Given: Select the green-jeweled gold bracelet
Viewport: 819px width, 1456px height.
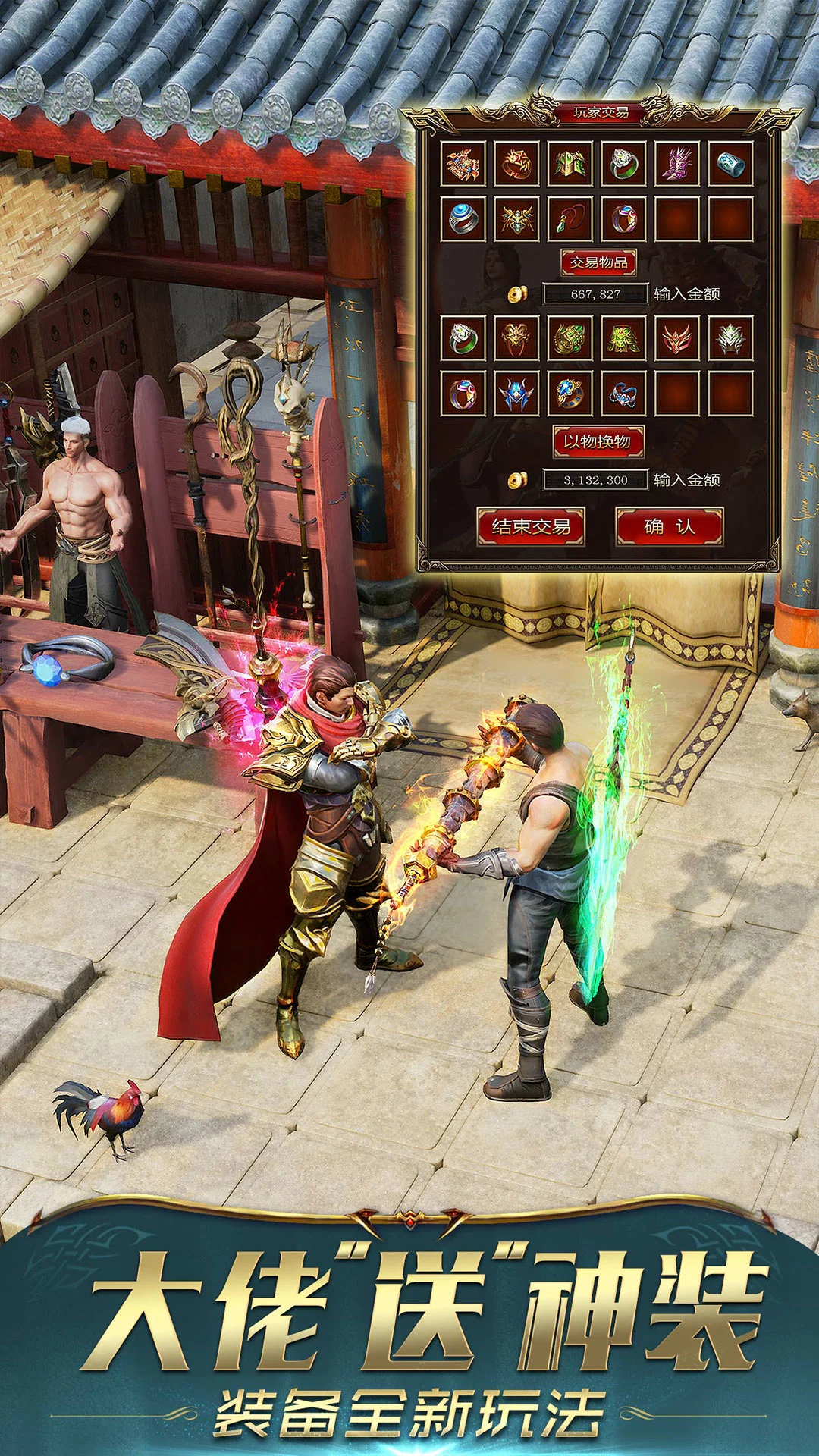Looking at the screenshot, I should [570, 338].
